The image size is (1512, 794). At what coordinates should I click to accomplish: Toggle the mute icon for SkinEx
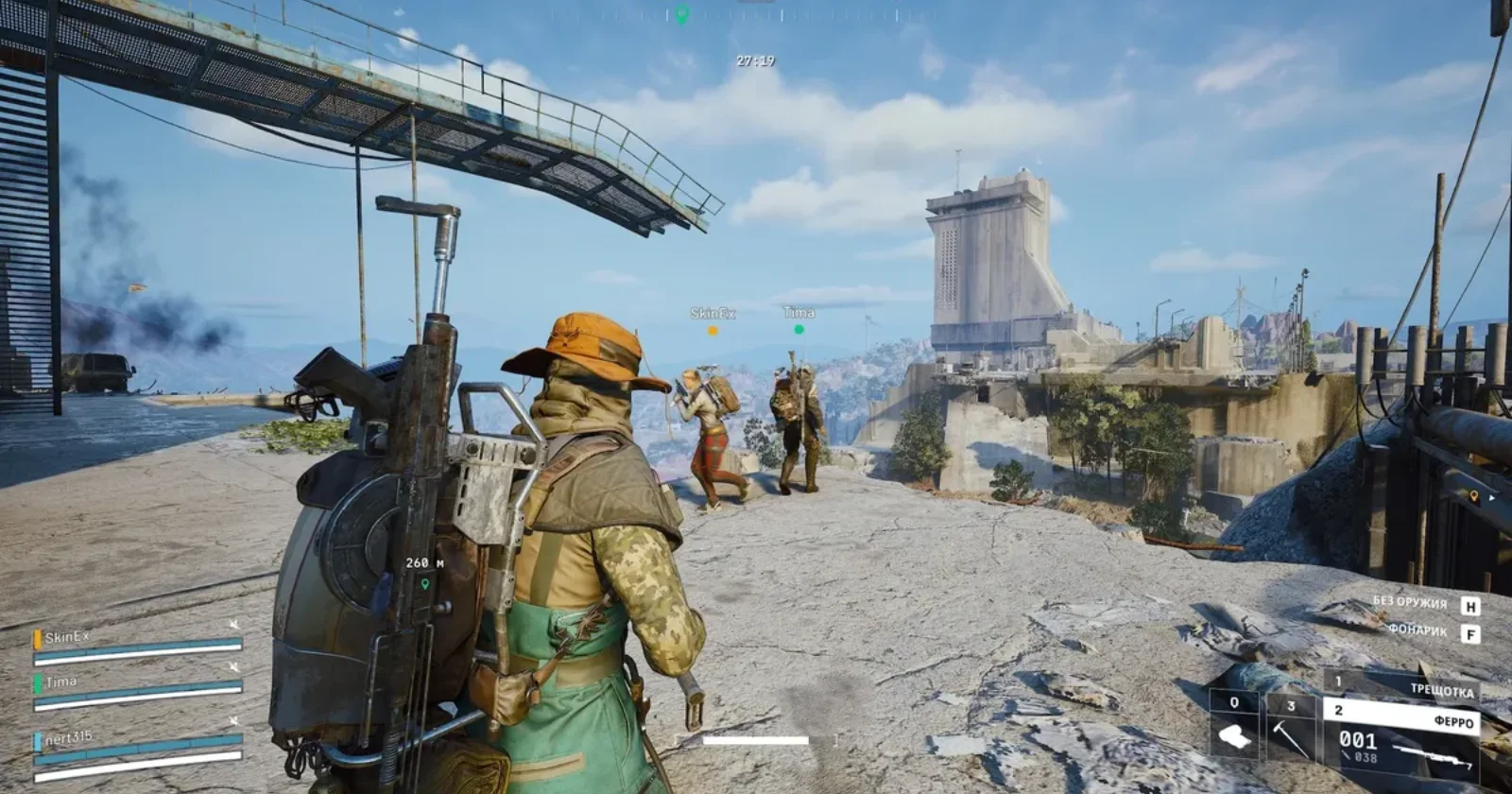(x=233, y=625)
